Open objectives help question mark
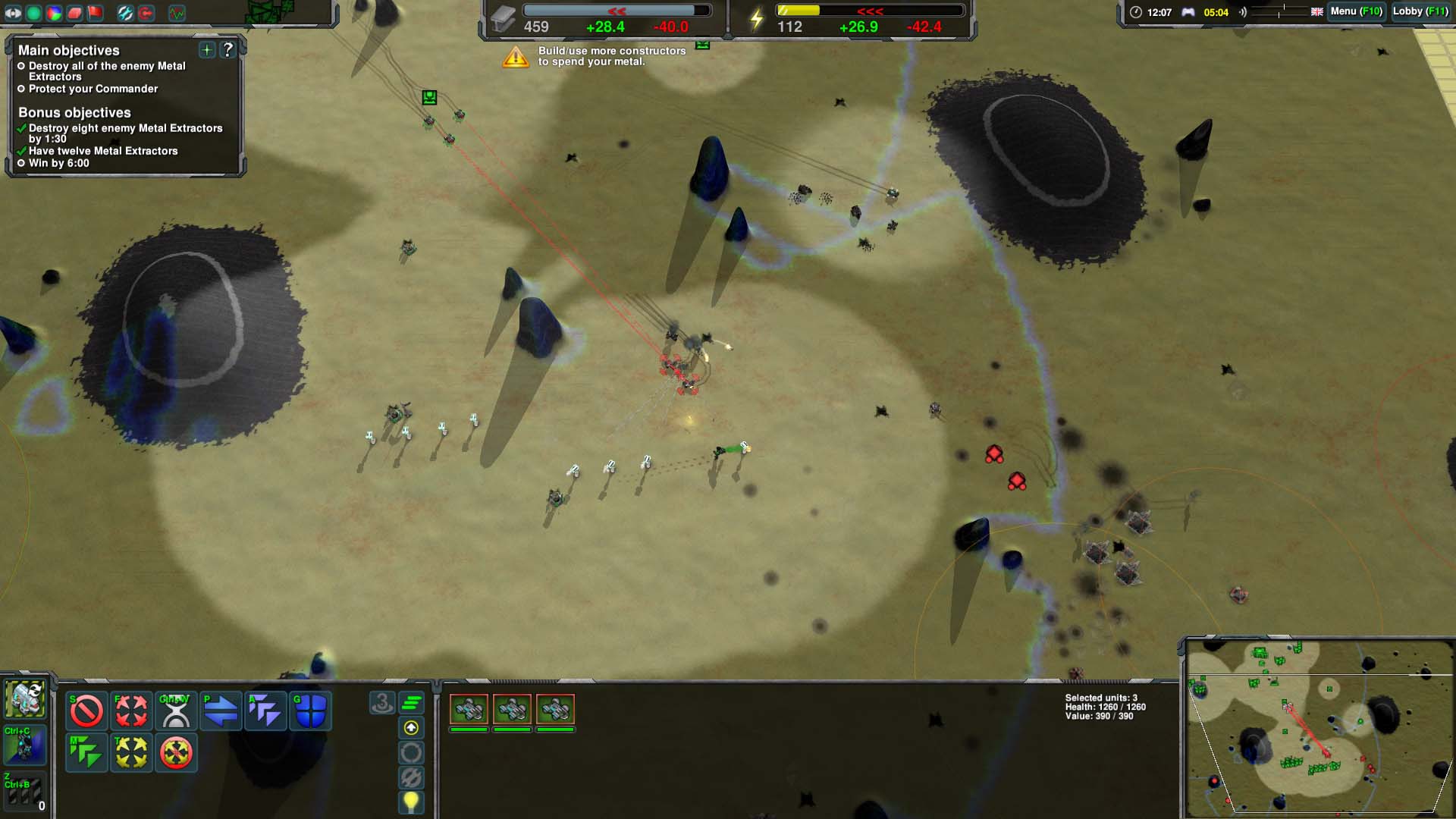1456x819 pixels. coord(227,50)
